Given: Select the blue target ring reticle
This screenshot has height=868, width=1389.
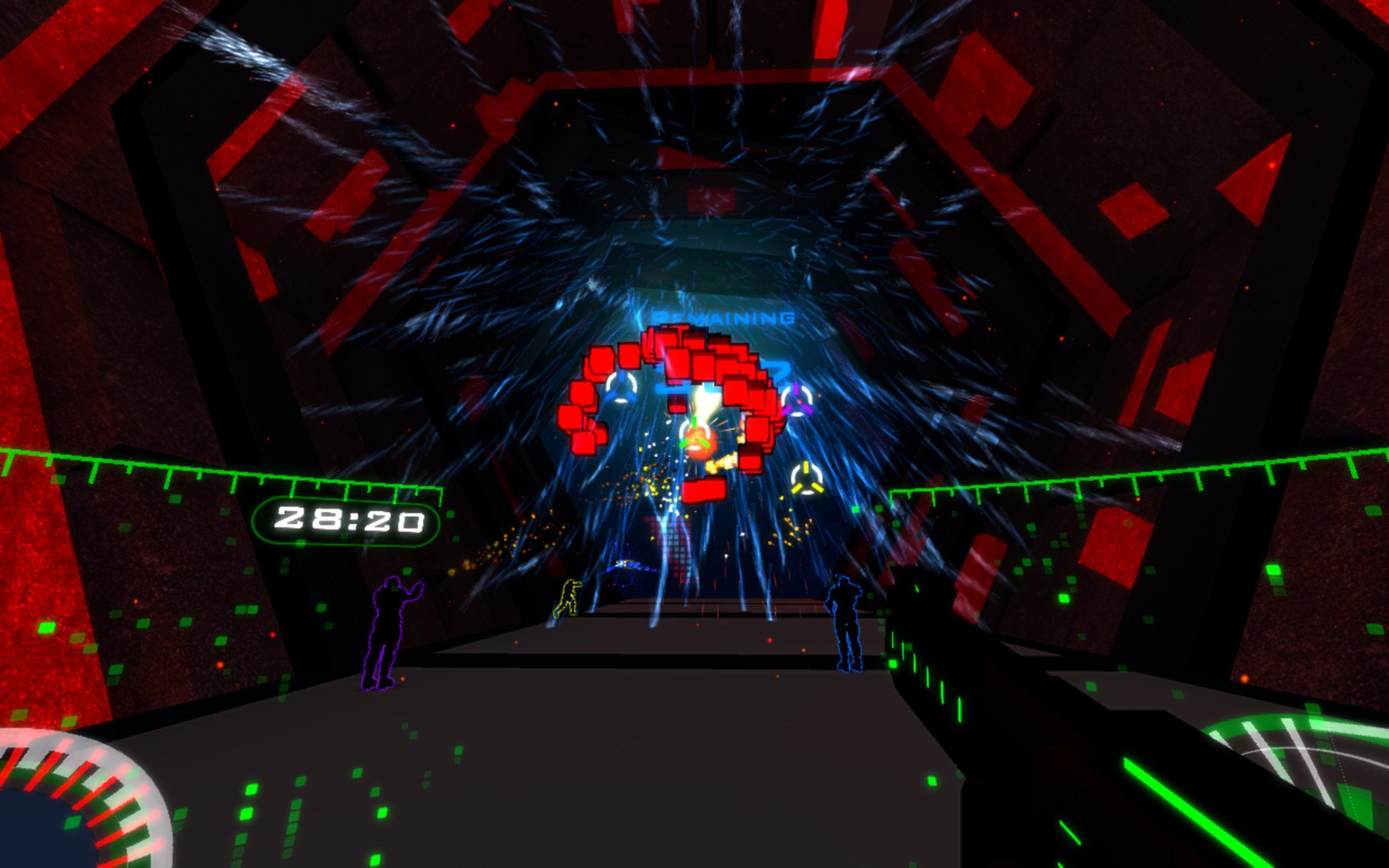Looking at the screenshot, I should 621,388.
